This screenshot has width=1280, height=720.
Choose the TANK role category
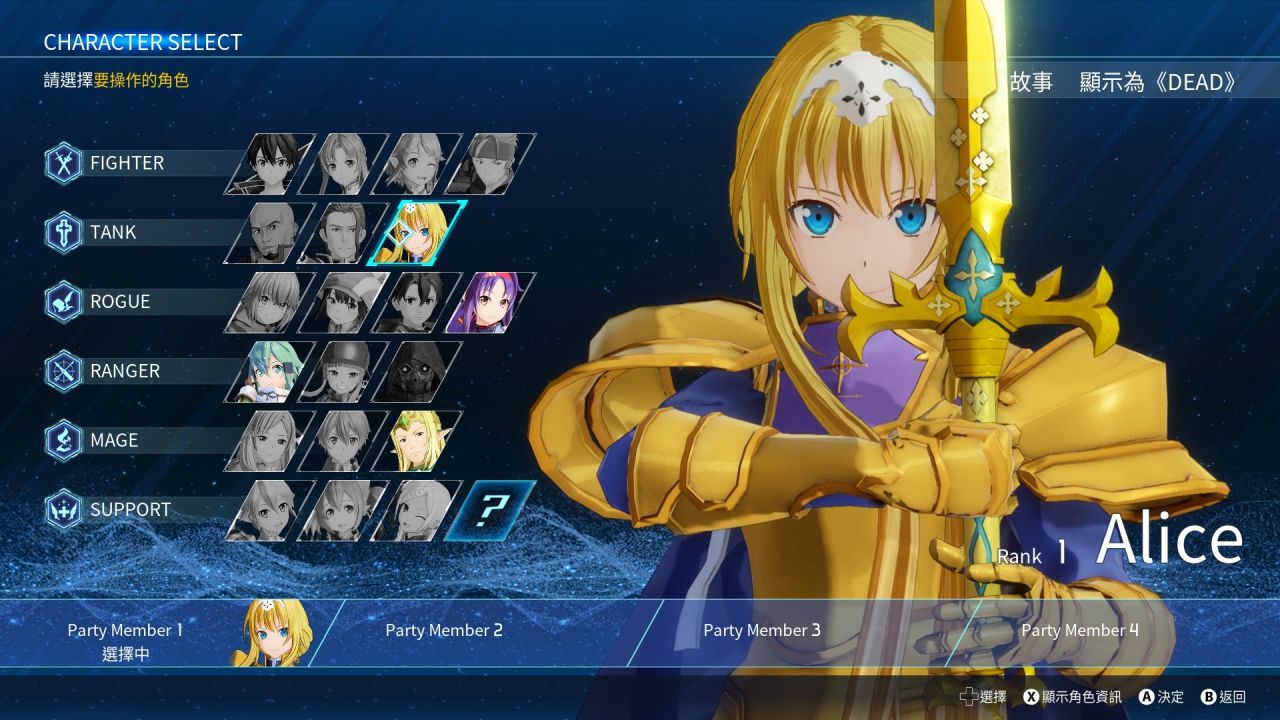112,232
